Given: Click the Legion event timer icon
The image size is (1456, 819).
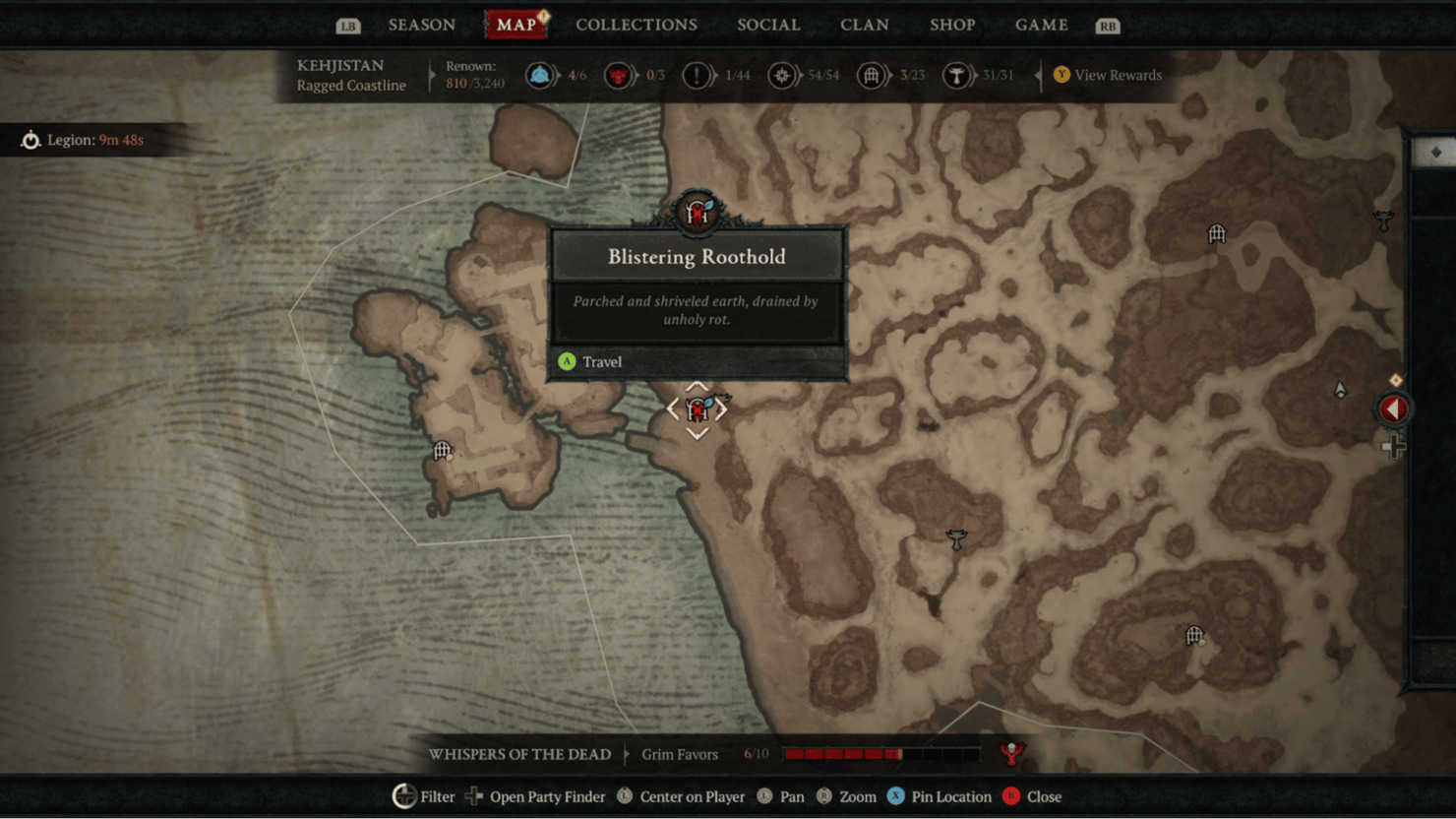Looking at the screenshot, I should pos(30,140).
